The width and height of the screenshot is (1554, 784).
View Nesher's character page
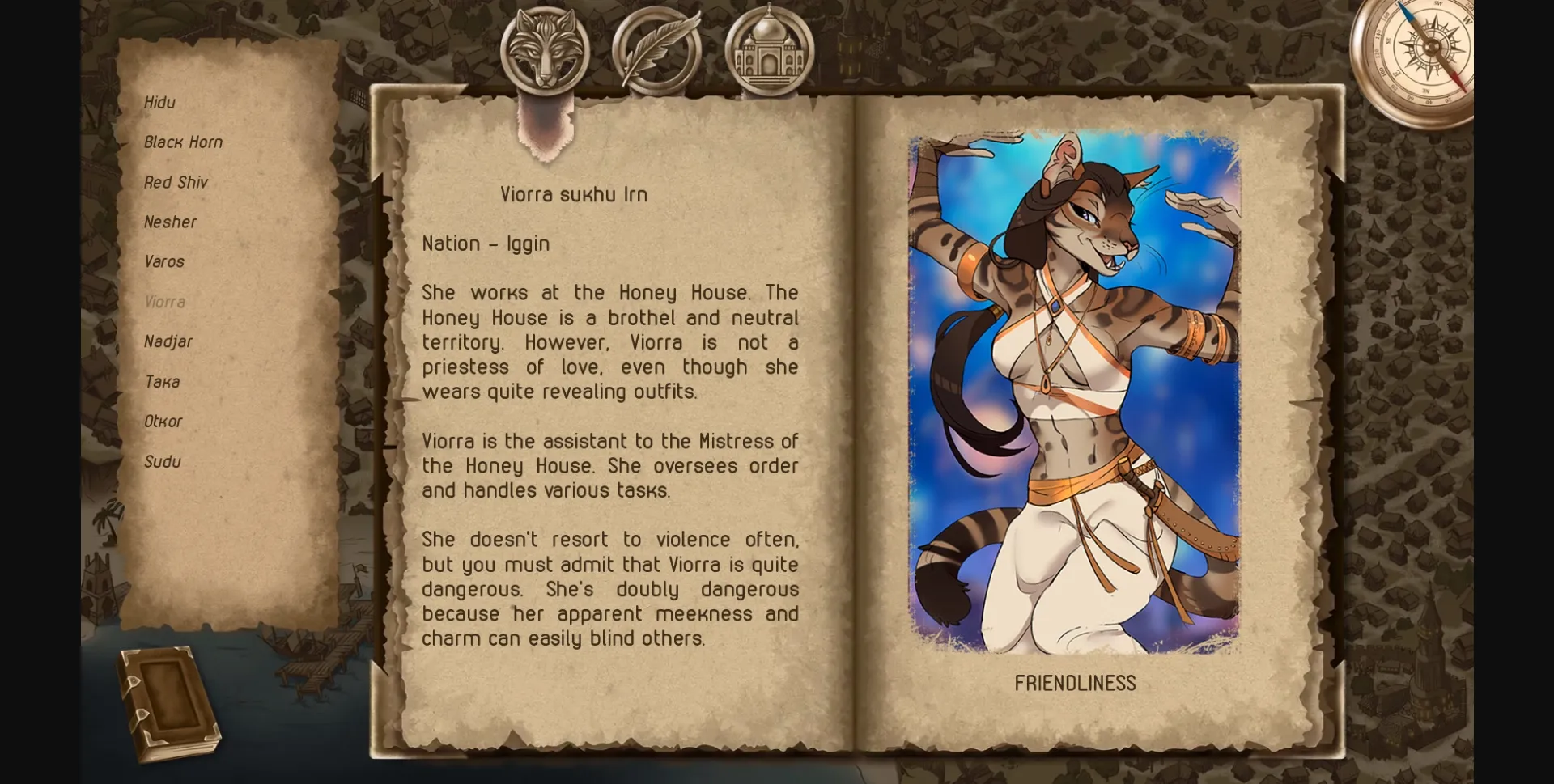pos(170,222)
